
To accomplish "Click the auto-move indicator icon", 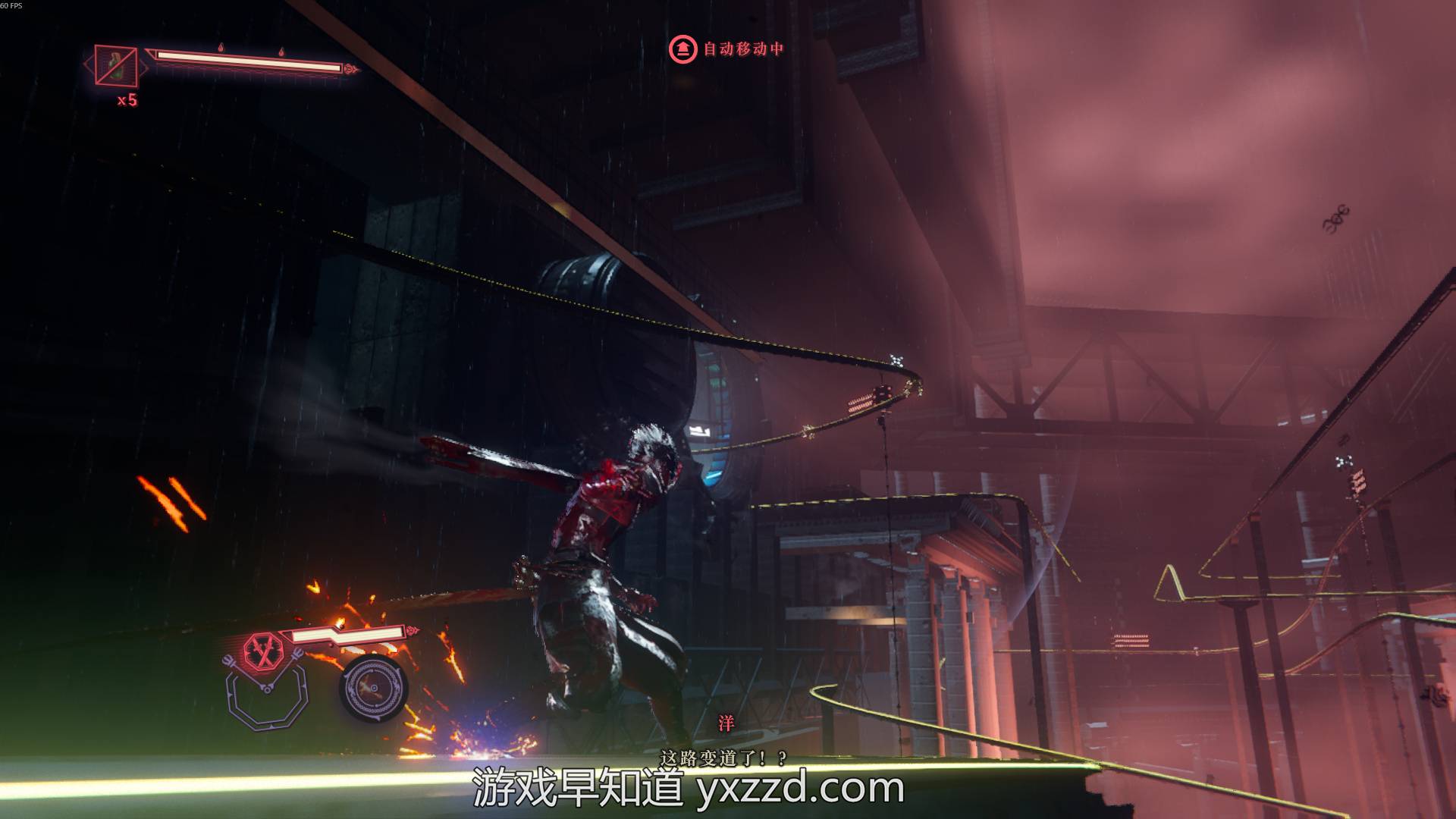I will pos(682,49).
